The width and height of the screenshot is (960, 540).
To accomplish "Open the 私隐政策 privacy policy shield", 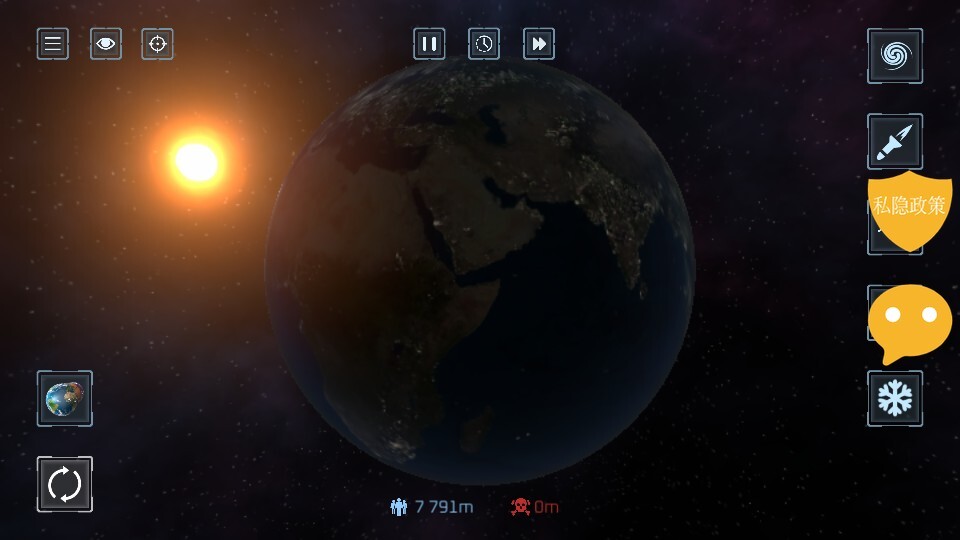I will (908, 208).
